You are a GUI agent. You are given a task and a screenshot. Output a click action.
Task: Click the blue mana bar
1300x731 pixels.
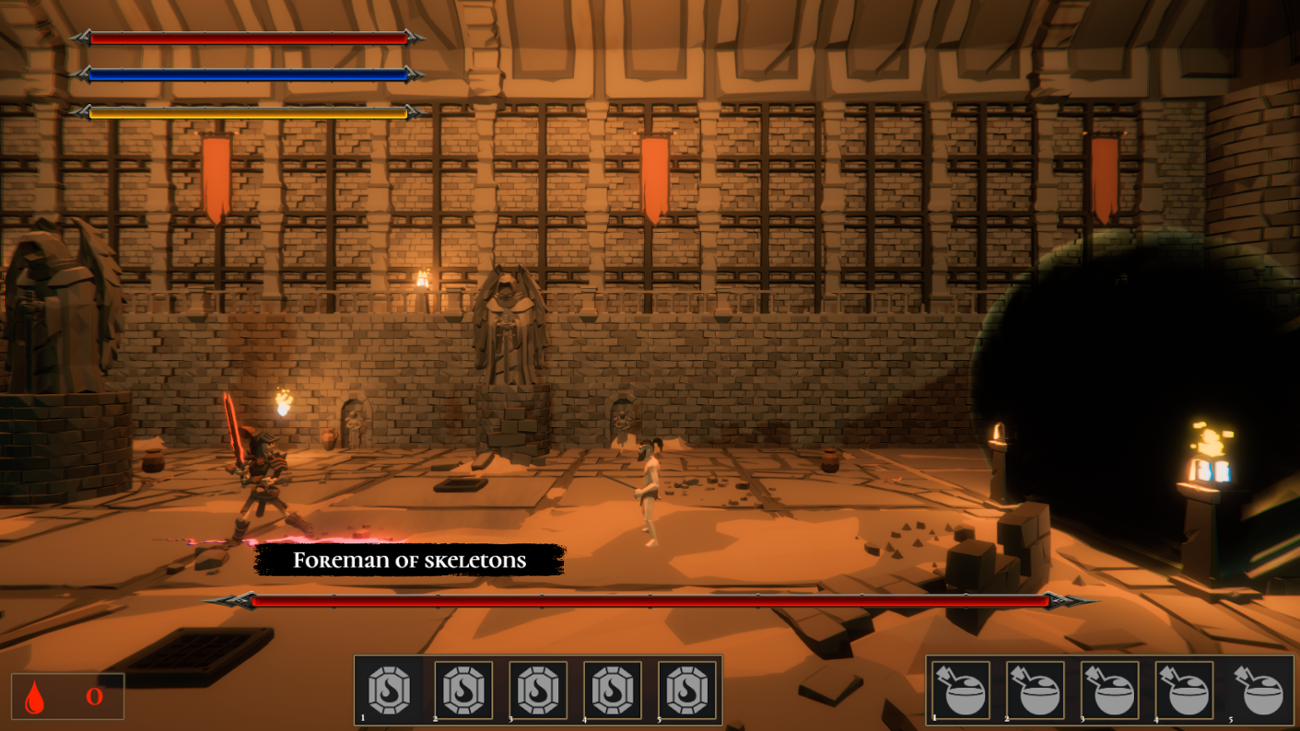(248, 75)
